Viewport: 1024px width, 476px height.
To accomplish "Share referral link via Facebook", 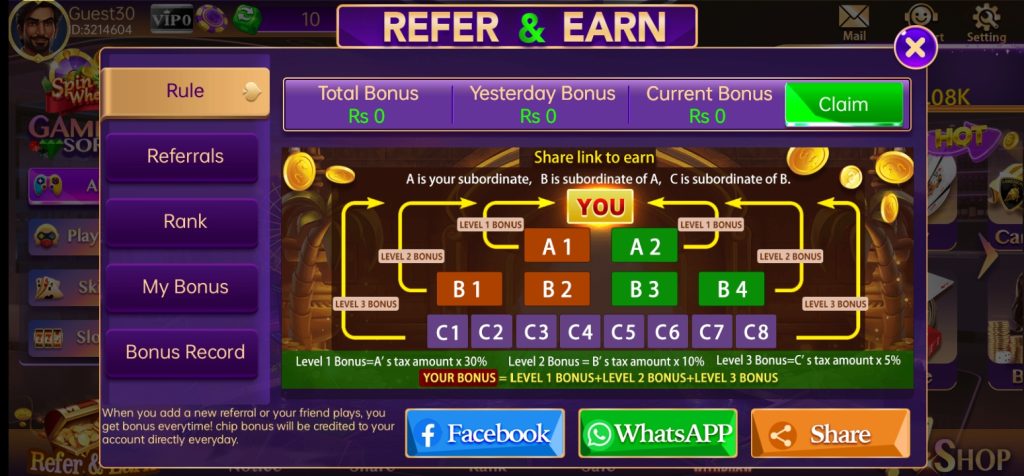I will (485, 433).
